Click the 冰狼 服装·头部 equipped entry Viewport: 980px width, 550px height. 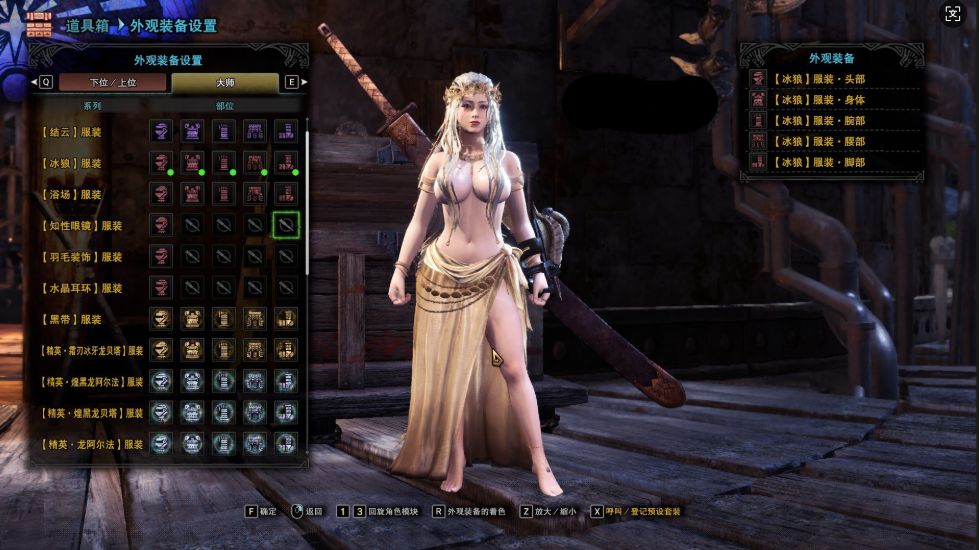[x=830, y=77]
